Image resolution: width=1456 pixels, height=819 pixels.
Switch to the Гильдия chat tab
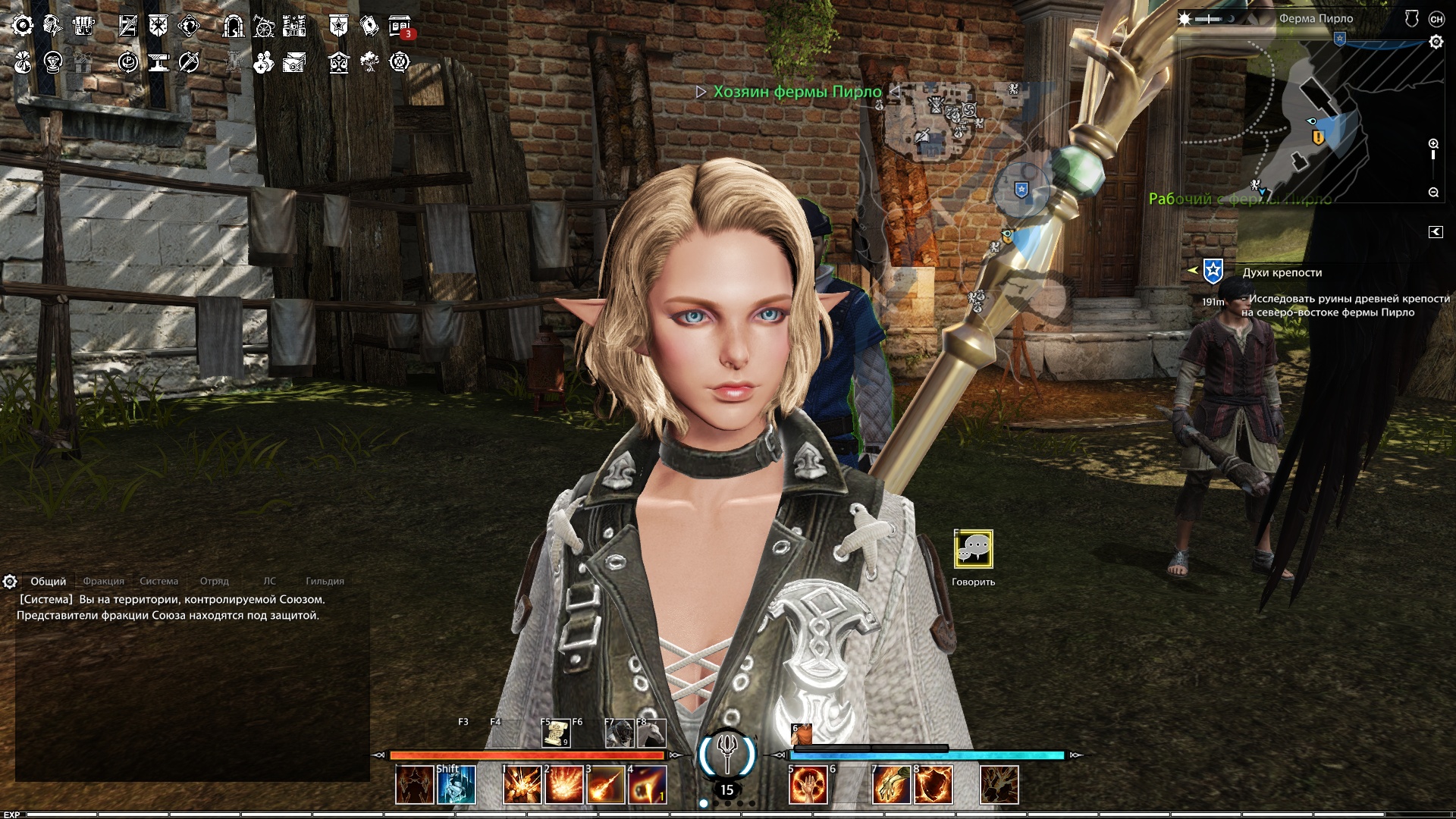point(325,582)
